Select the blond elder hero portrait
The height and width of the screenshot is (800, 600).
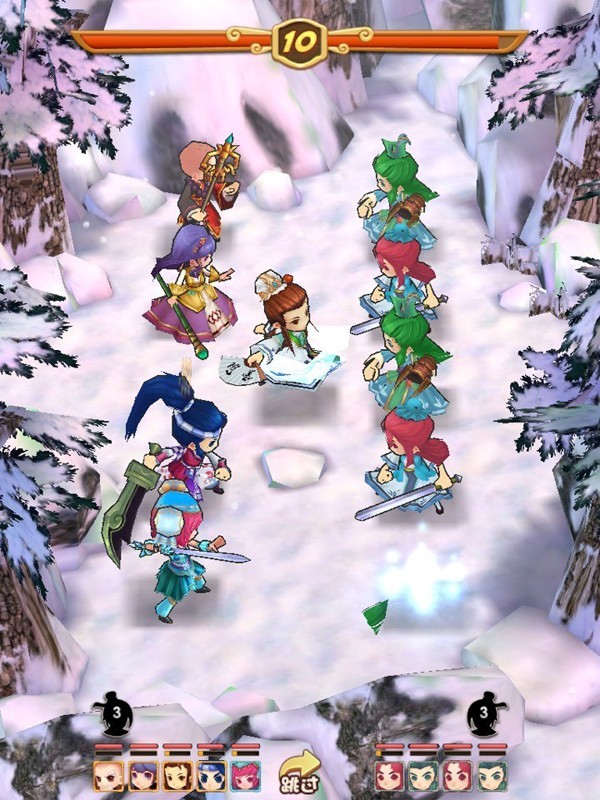109,775
